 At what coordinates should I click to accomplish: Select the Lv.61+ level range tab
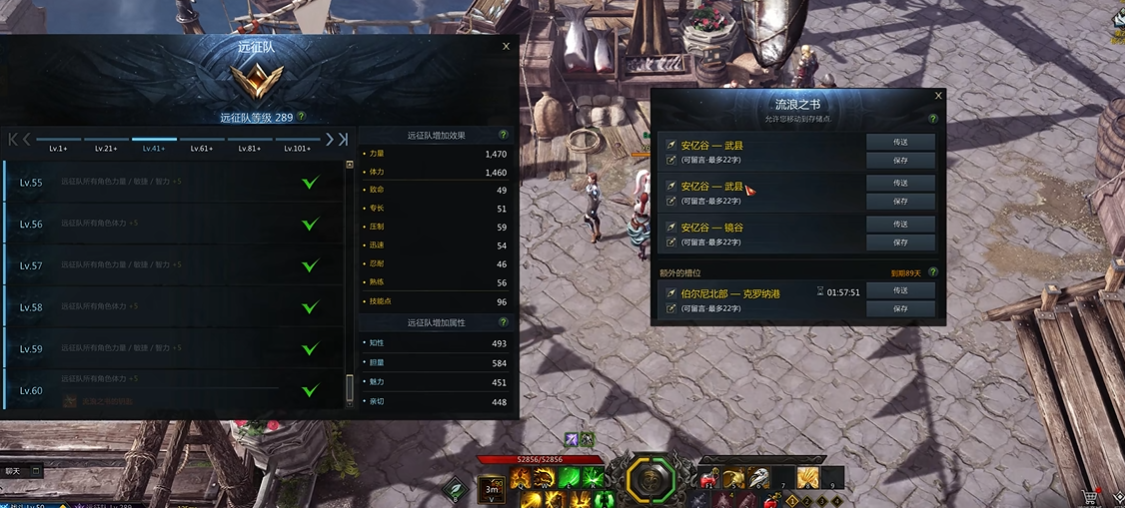[x=202, y=148]
